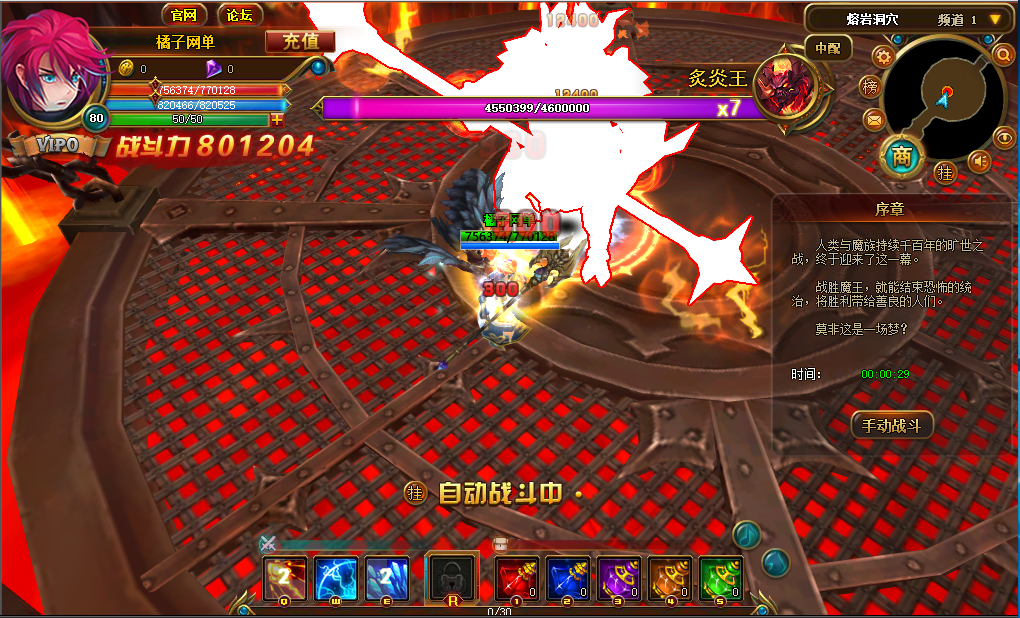Click the magnifying glass by the minimap

pos(1003,54)
